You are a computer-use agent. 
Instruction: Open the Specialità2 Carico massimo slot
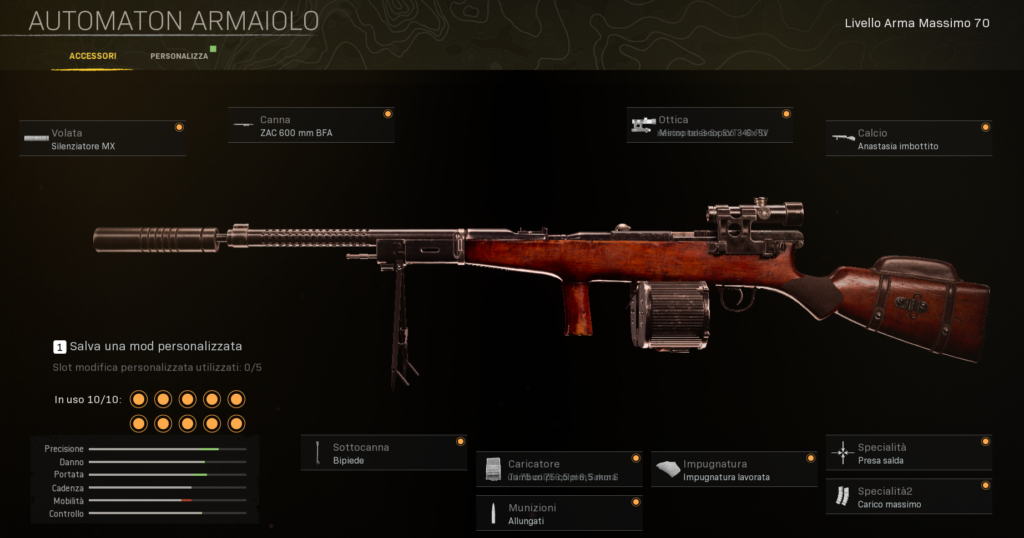[909, 497]
